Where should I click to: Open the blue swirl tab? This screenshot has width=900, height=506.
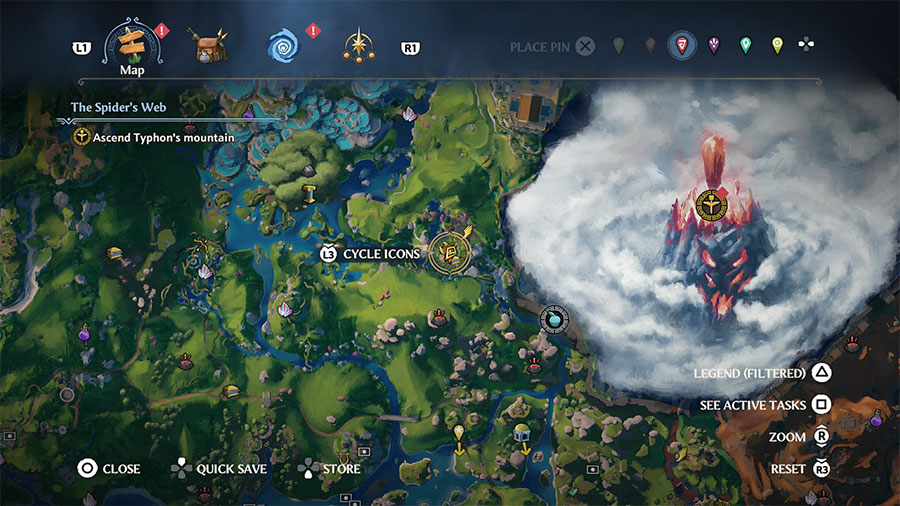tap(283, 45)
